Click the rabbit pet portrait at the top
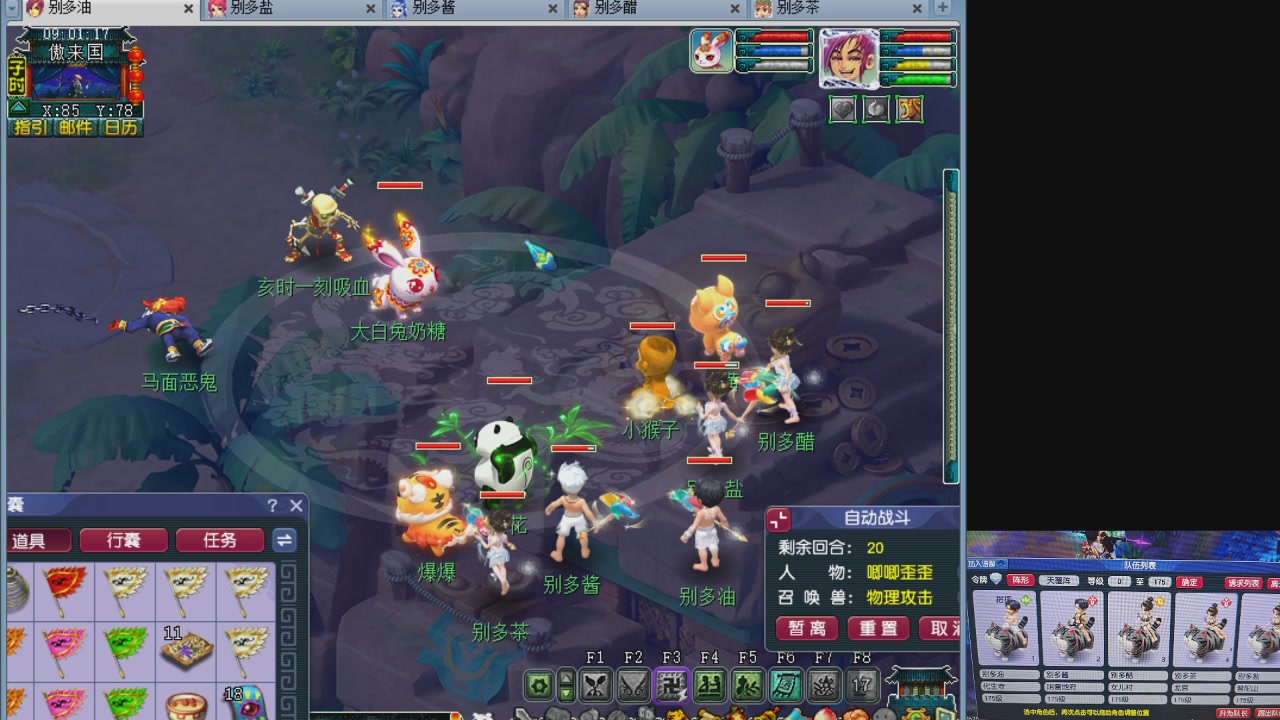The width and height of the screenshot is (1280, 720). tap(710, 50)
